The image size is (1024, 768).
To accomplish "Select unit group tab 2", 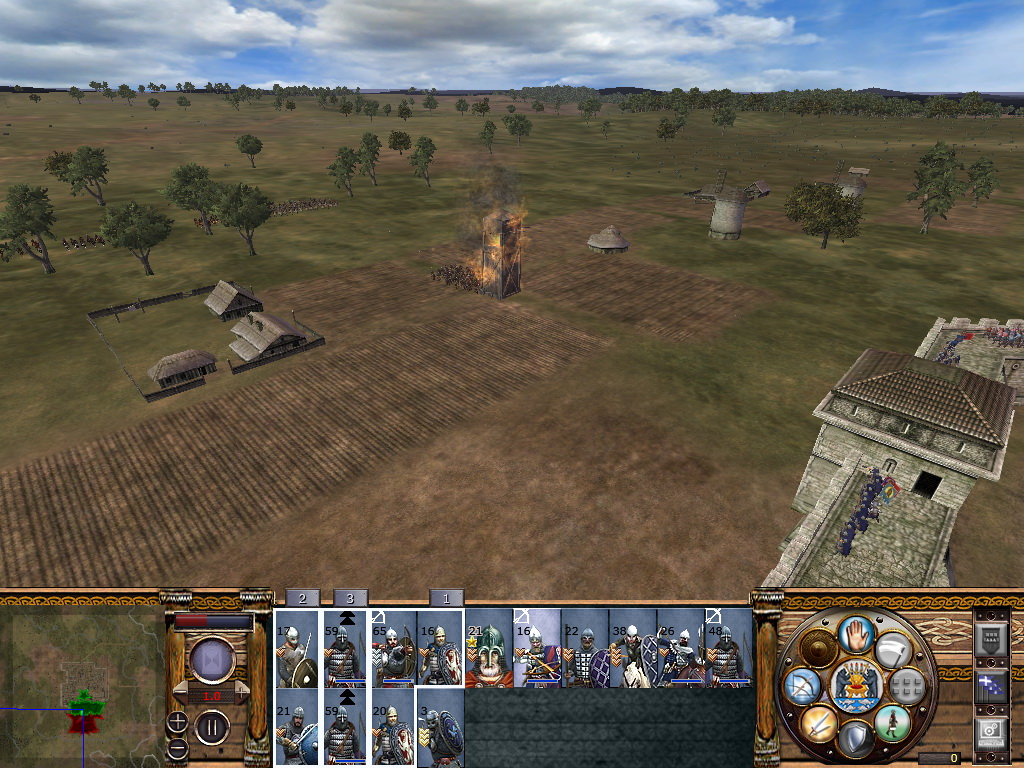I will point(302,597).
